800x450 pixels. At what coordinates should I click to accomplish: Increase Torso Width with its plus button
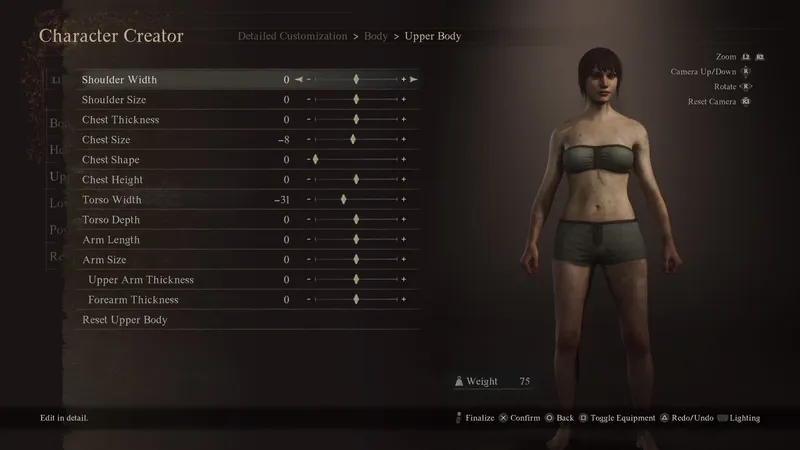point(404,200)
